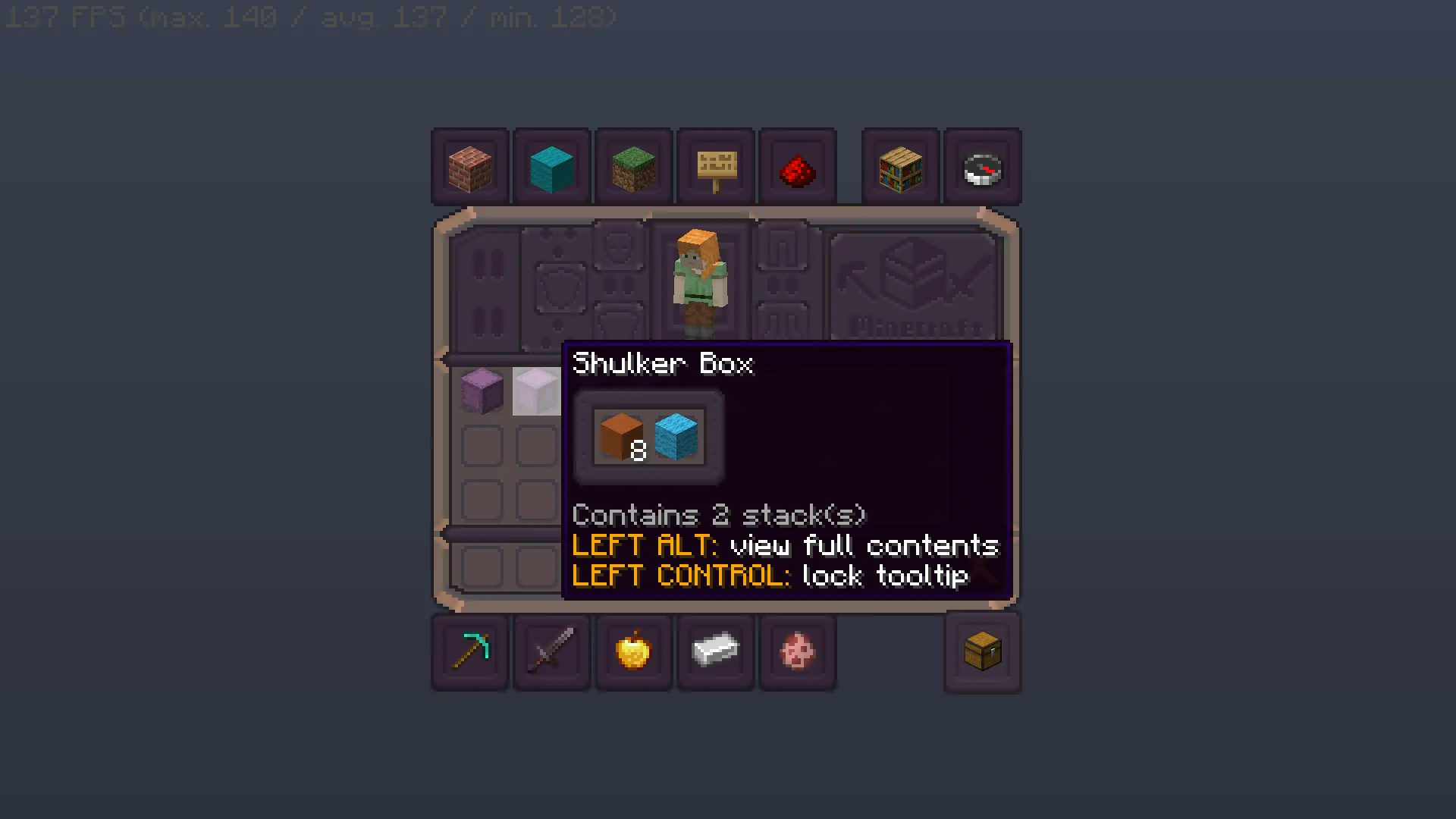The width and height of the screenshot is (1456, 819).
Task: Click the player character model
Action: [698, 281]
